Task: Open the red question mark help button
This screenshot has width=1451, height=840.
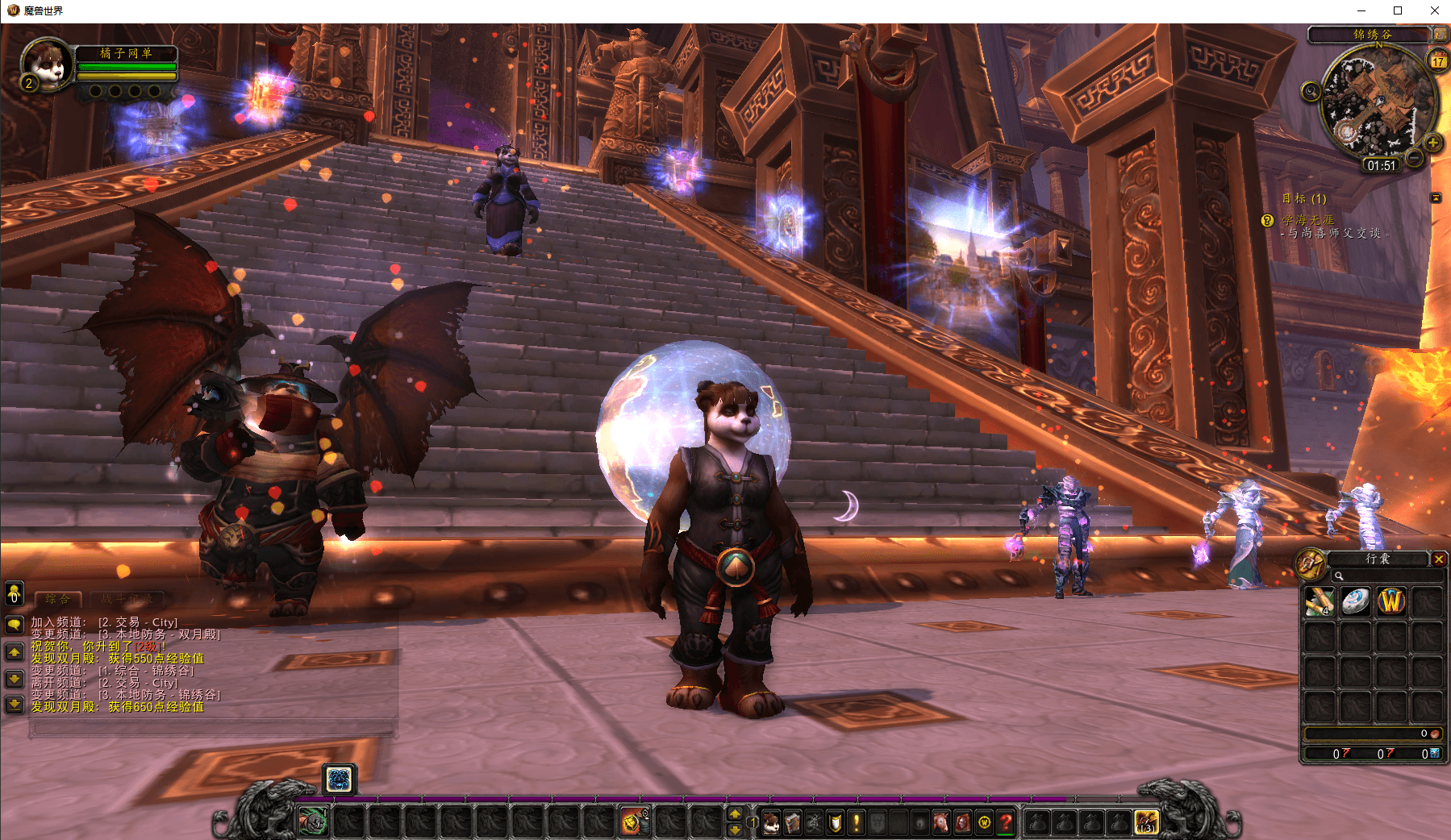Action: click(x=1005, y=823)
